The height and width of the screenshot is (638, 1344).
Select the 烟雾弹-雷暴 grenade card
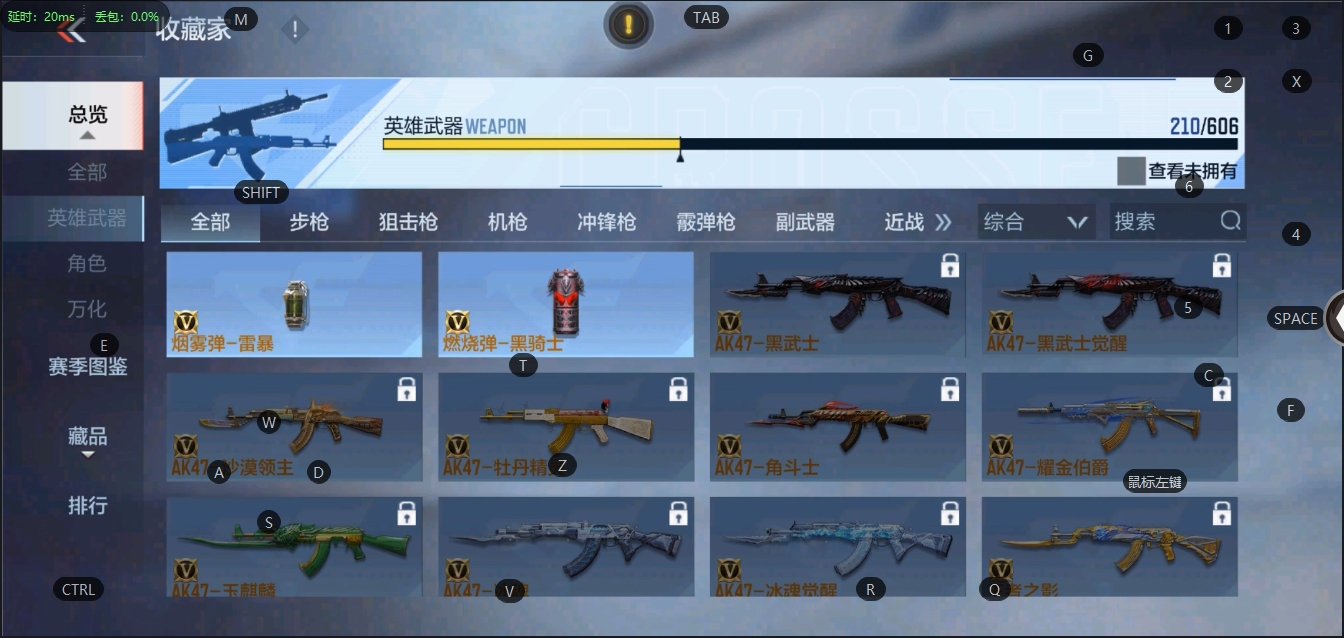pyautogui.click(x=294, y=304)
